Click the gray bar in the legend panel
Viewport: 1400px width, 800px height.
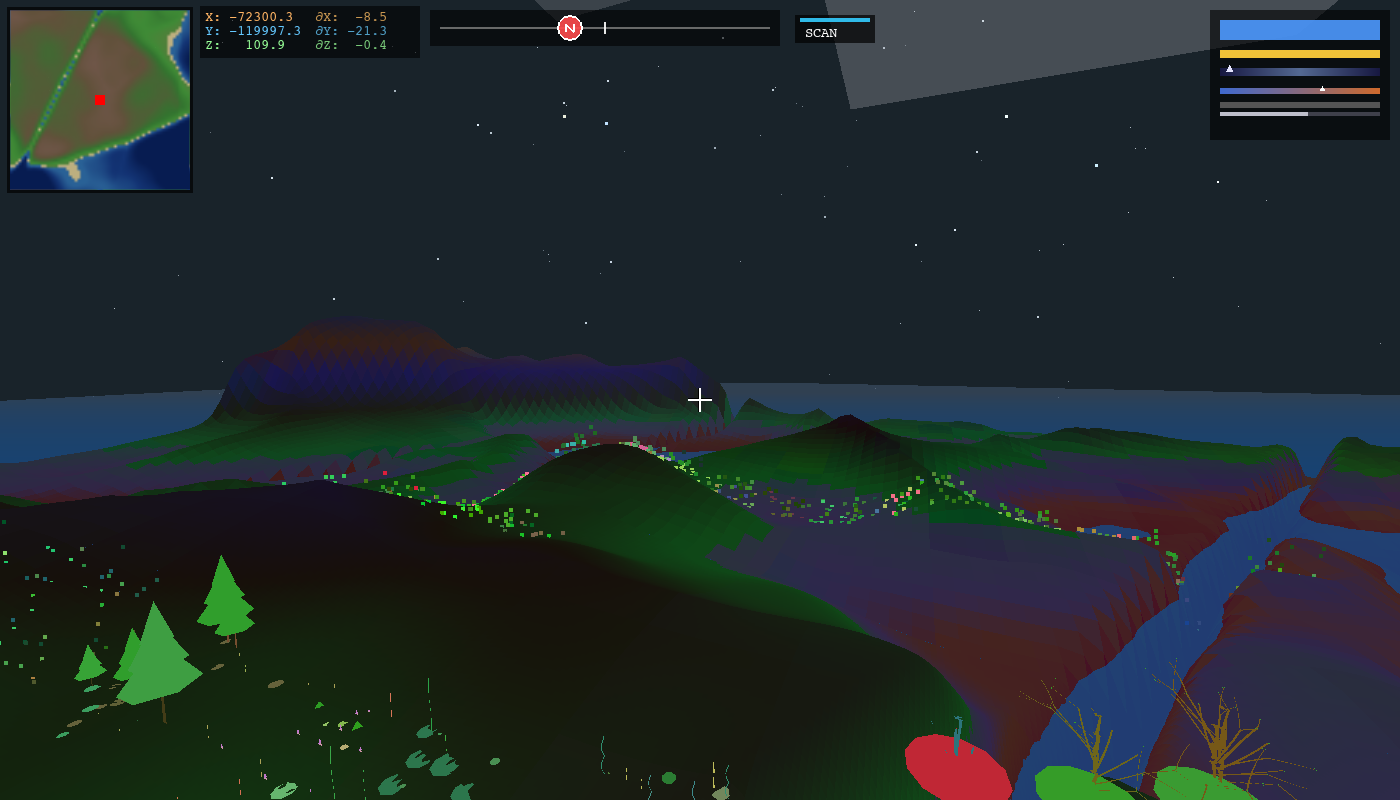(x=1298, y=104)
